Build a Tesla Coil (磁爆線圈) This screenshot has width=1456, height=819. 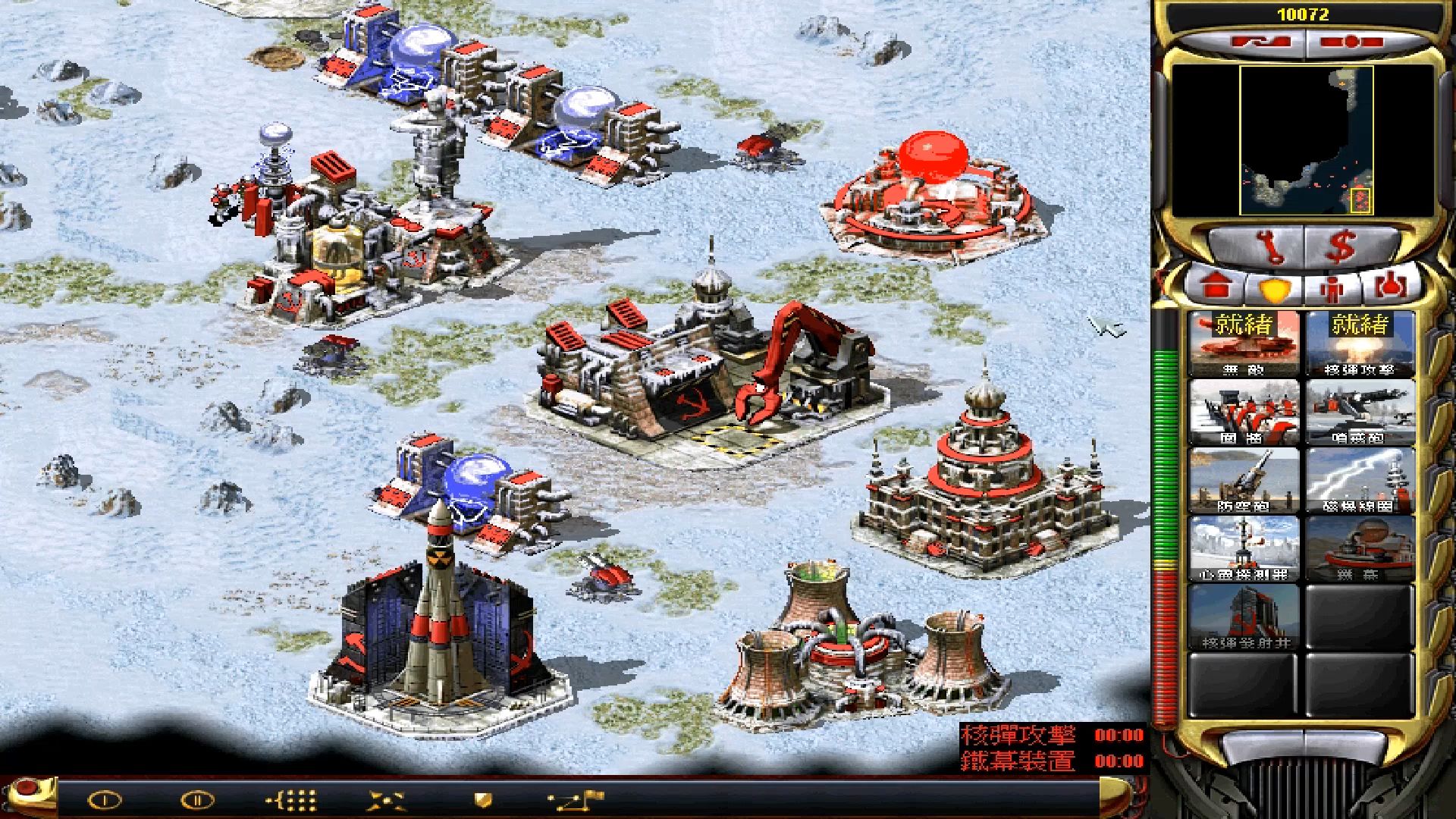1360,481
